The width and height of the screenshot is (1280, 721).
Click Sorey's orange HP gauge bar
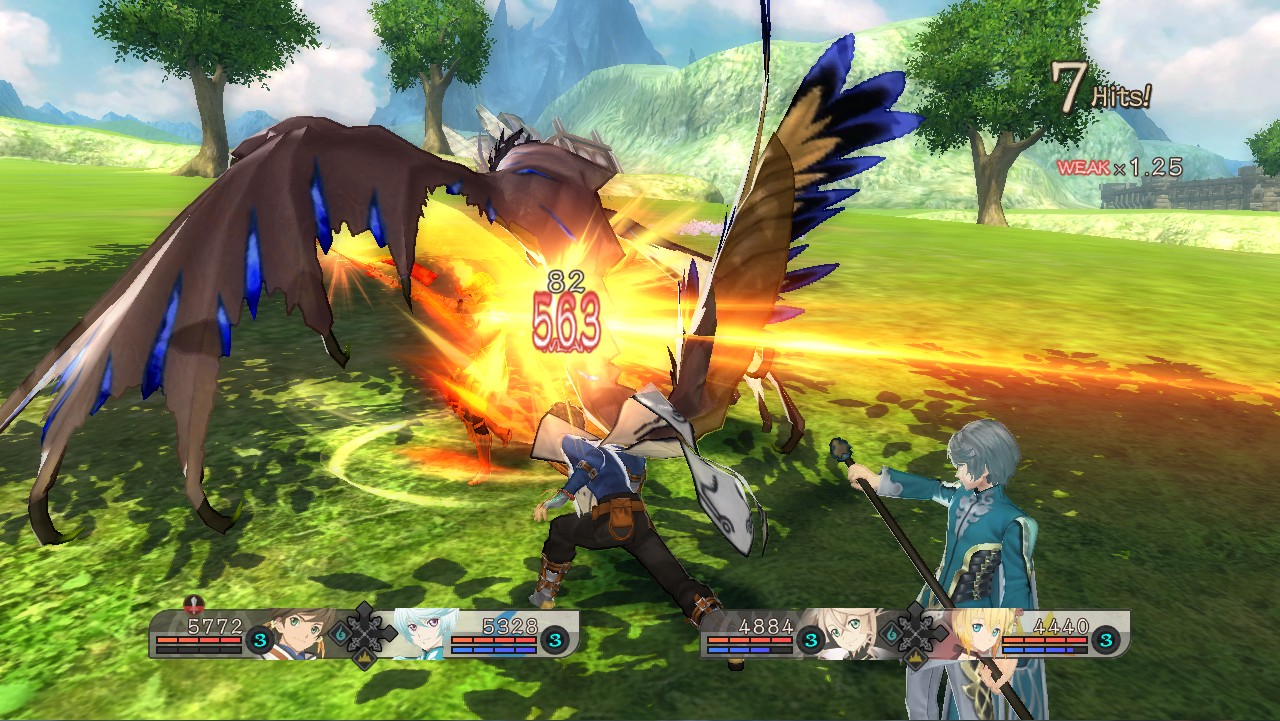(198, 640)
